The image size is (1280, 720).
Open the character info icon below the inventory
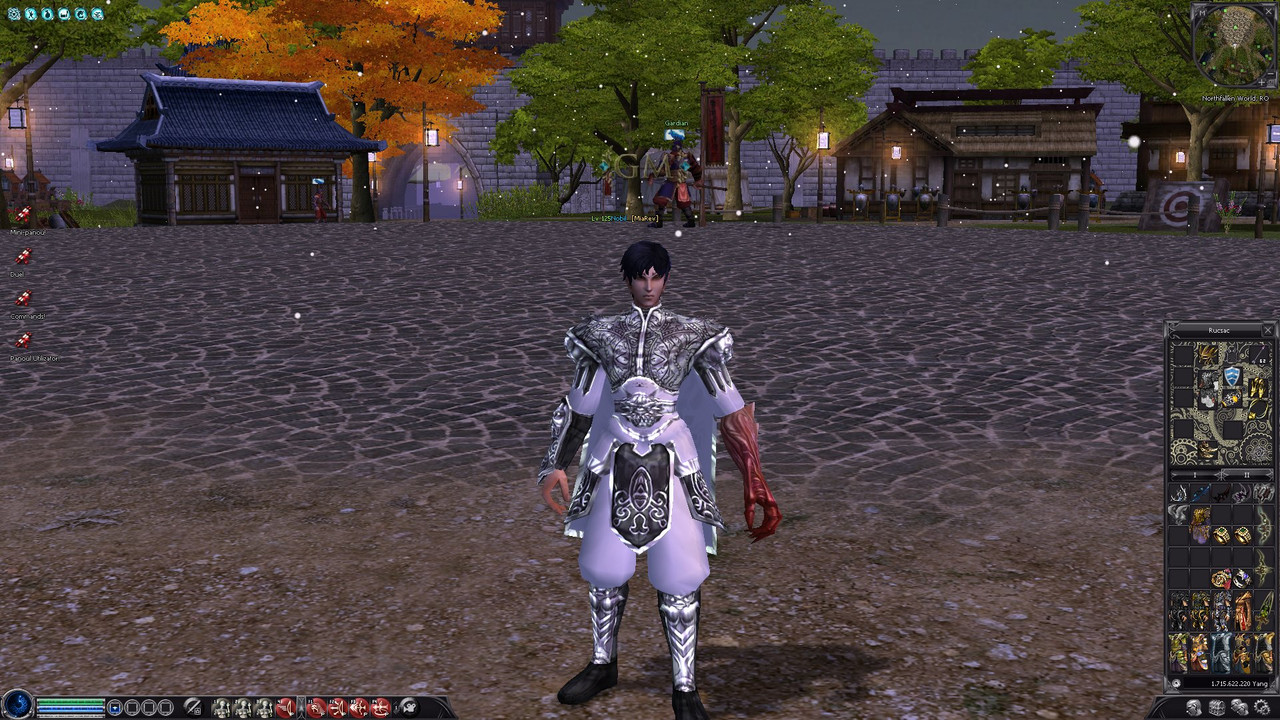tap(1193, 706)
